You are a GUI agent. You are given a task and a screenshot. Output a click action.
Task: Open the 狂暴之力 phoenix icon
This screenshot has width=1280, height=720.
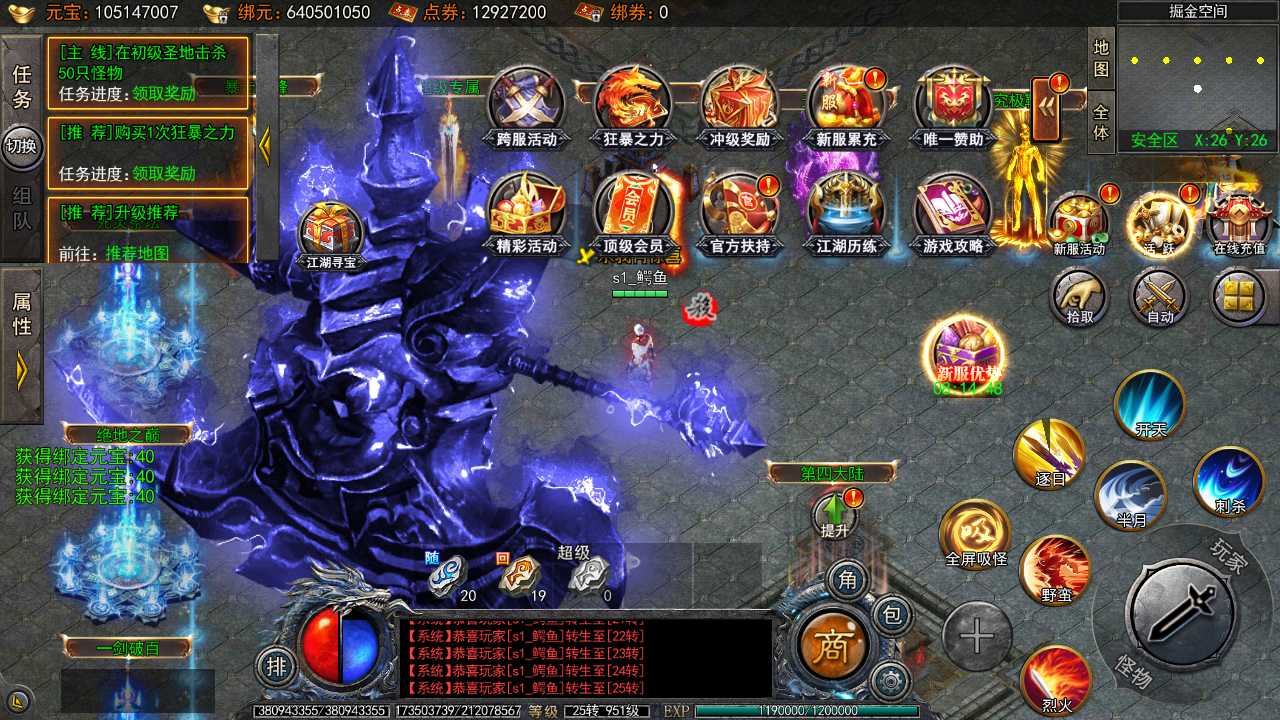tap(633, 104)
